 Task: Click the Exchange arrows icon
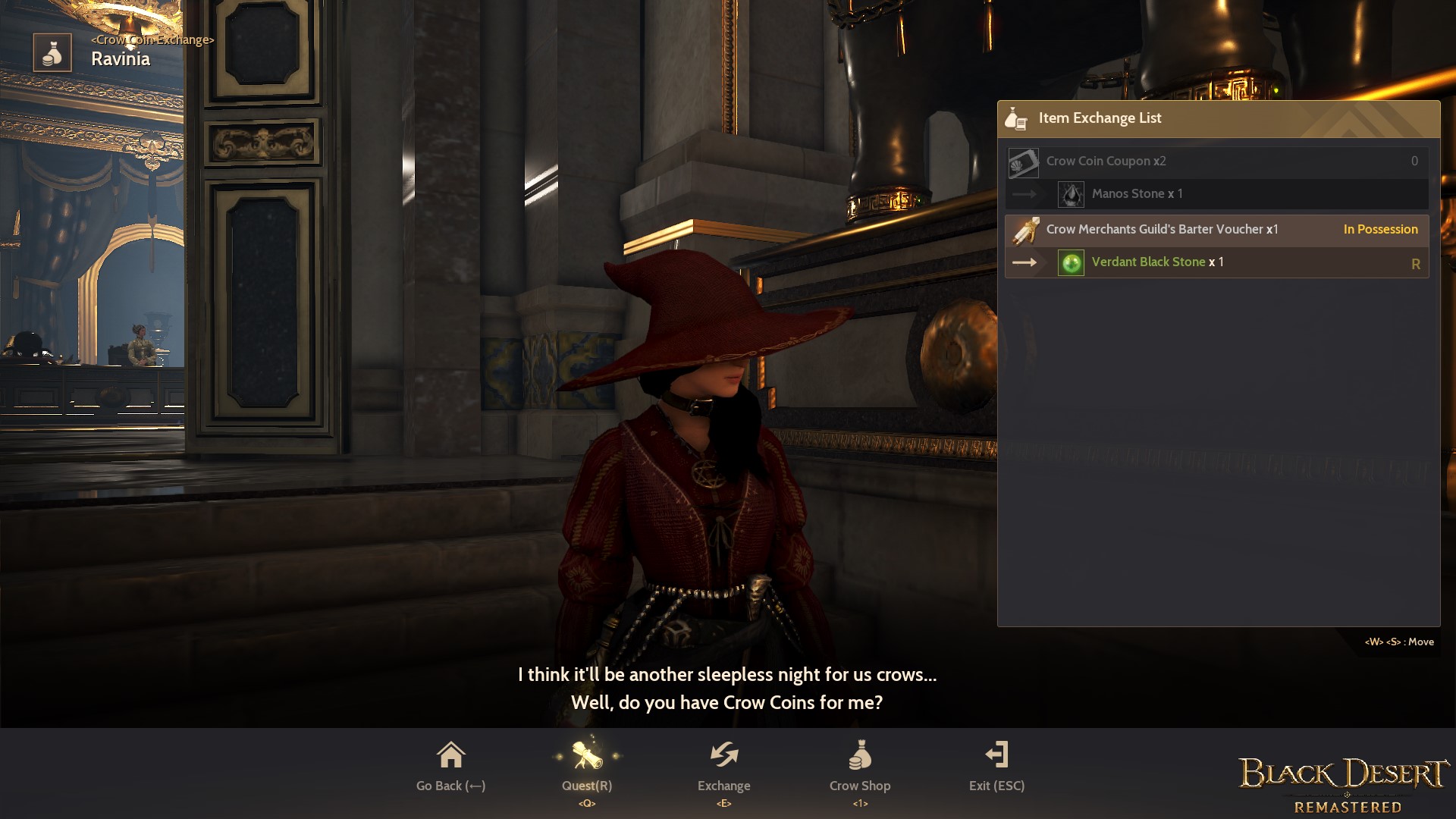[723, 755]
